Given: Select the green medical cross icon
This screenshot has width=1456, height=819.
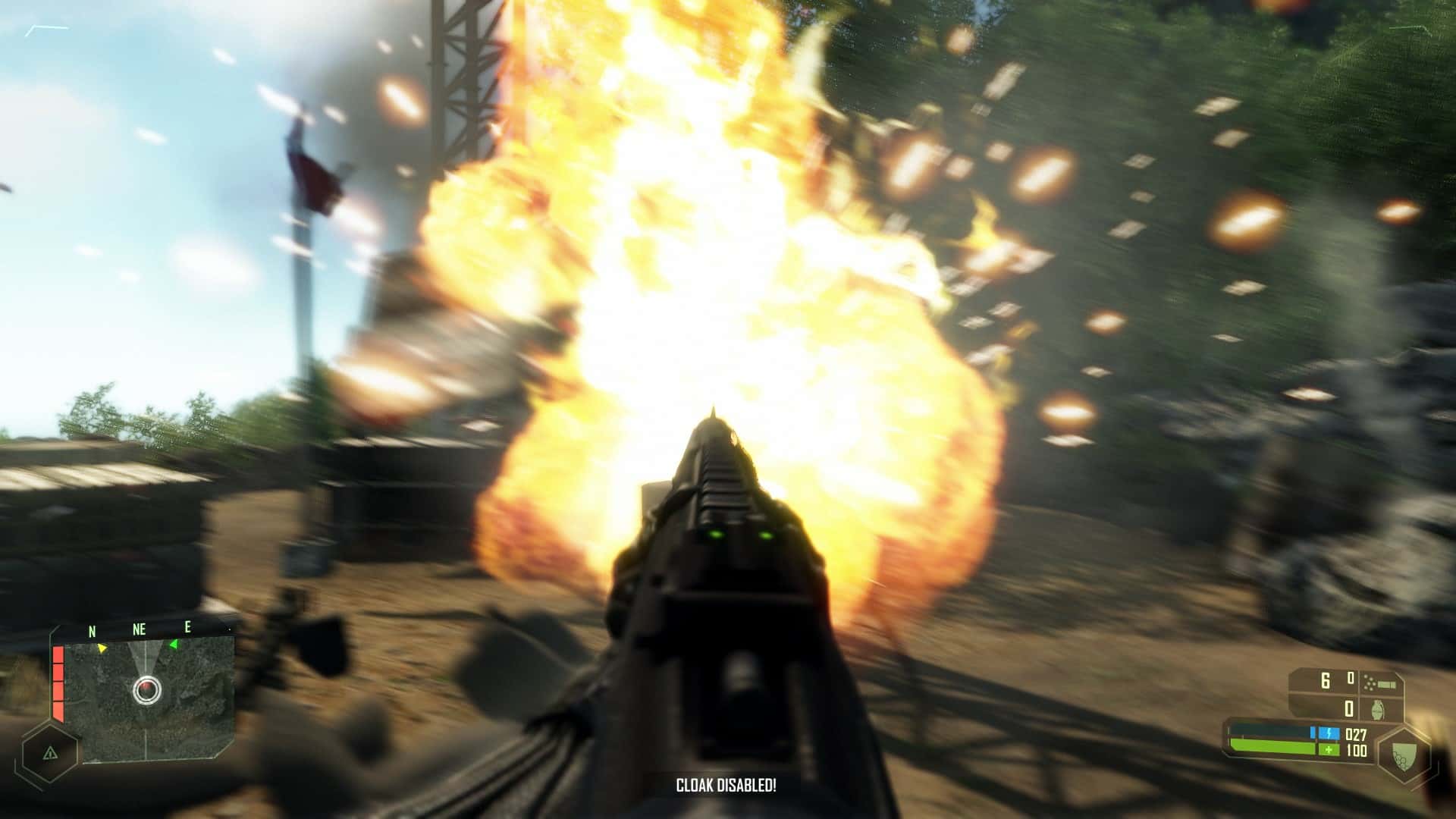Looking at the screenshot, I should coord(1329,749).
